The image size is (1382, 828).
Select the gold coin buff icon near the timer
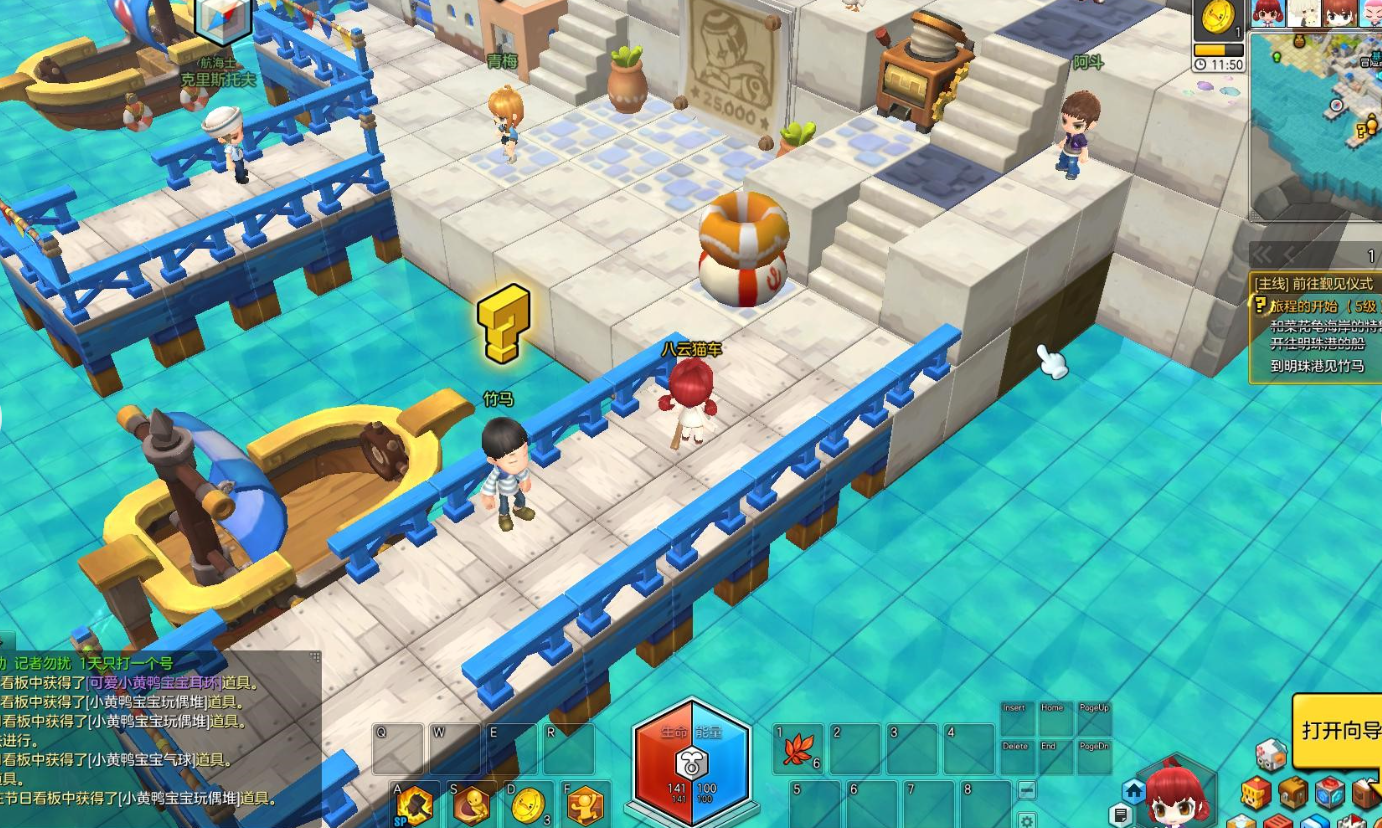tap(1217, 19)
